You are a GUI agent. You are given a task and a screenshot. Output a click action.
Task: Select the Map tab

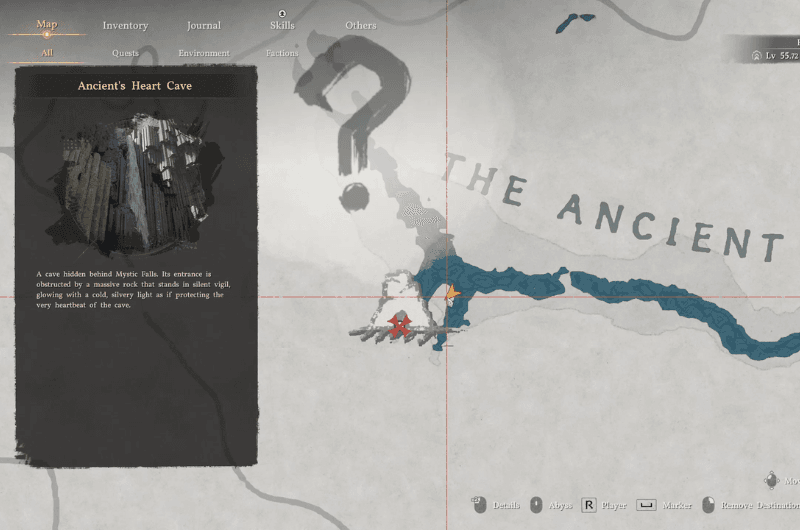[x=47, y=25]
